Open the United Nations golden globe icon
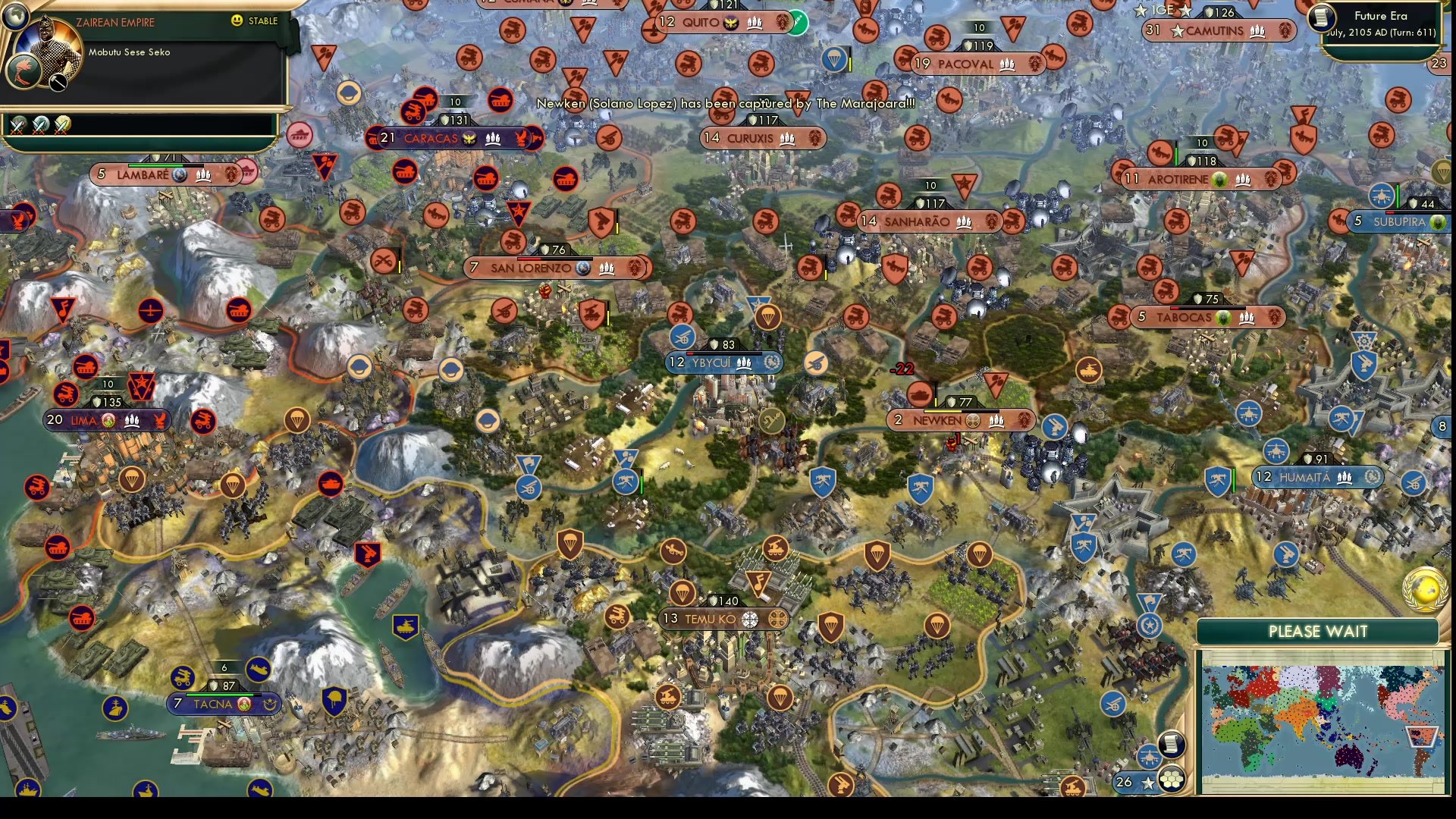Viewport: 1456px width, 819px height. point(1426,590)
